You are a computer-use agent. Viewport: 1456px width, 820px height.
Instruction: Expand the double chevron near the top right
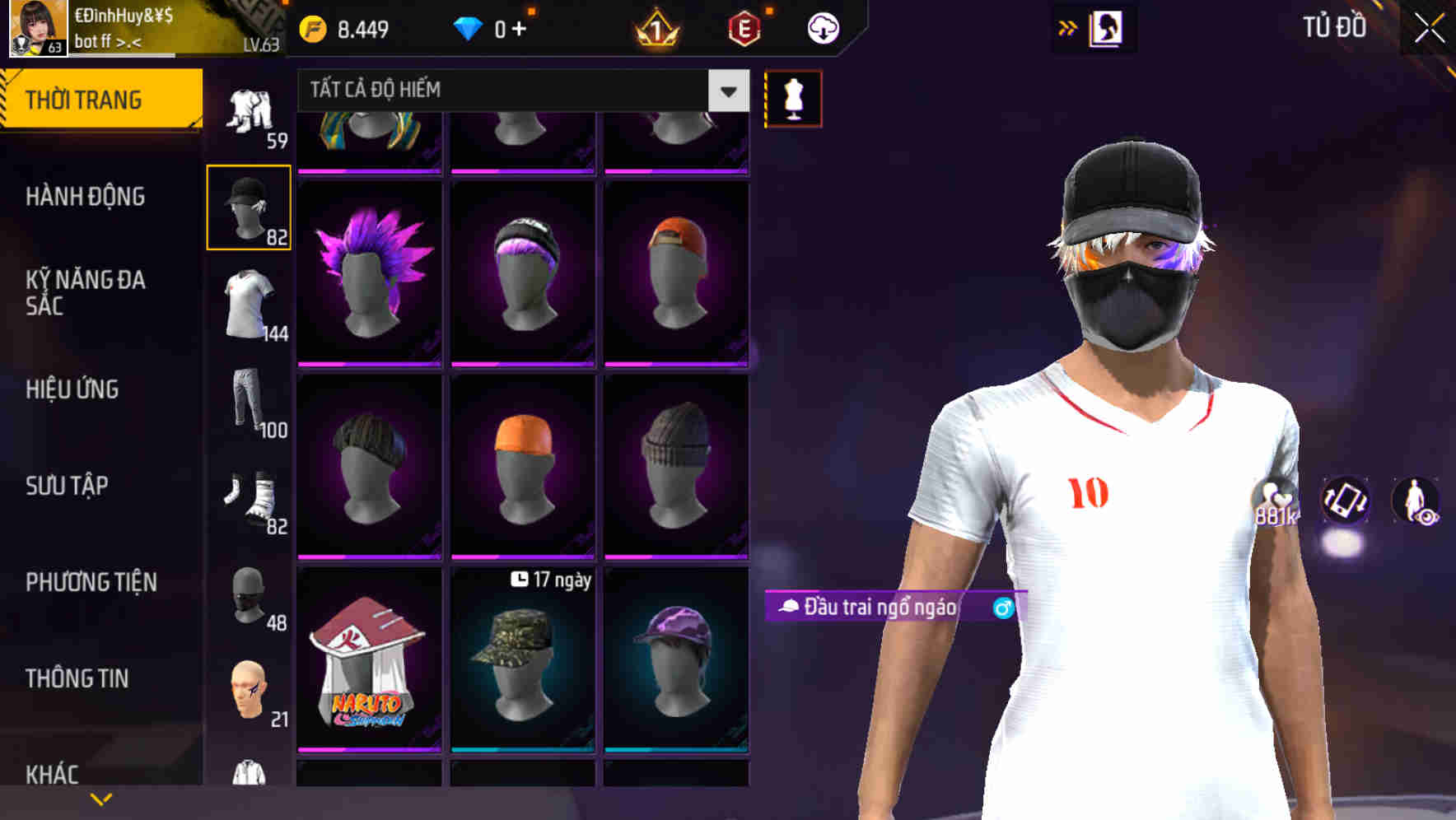1068,27
